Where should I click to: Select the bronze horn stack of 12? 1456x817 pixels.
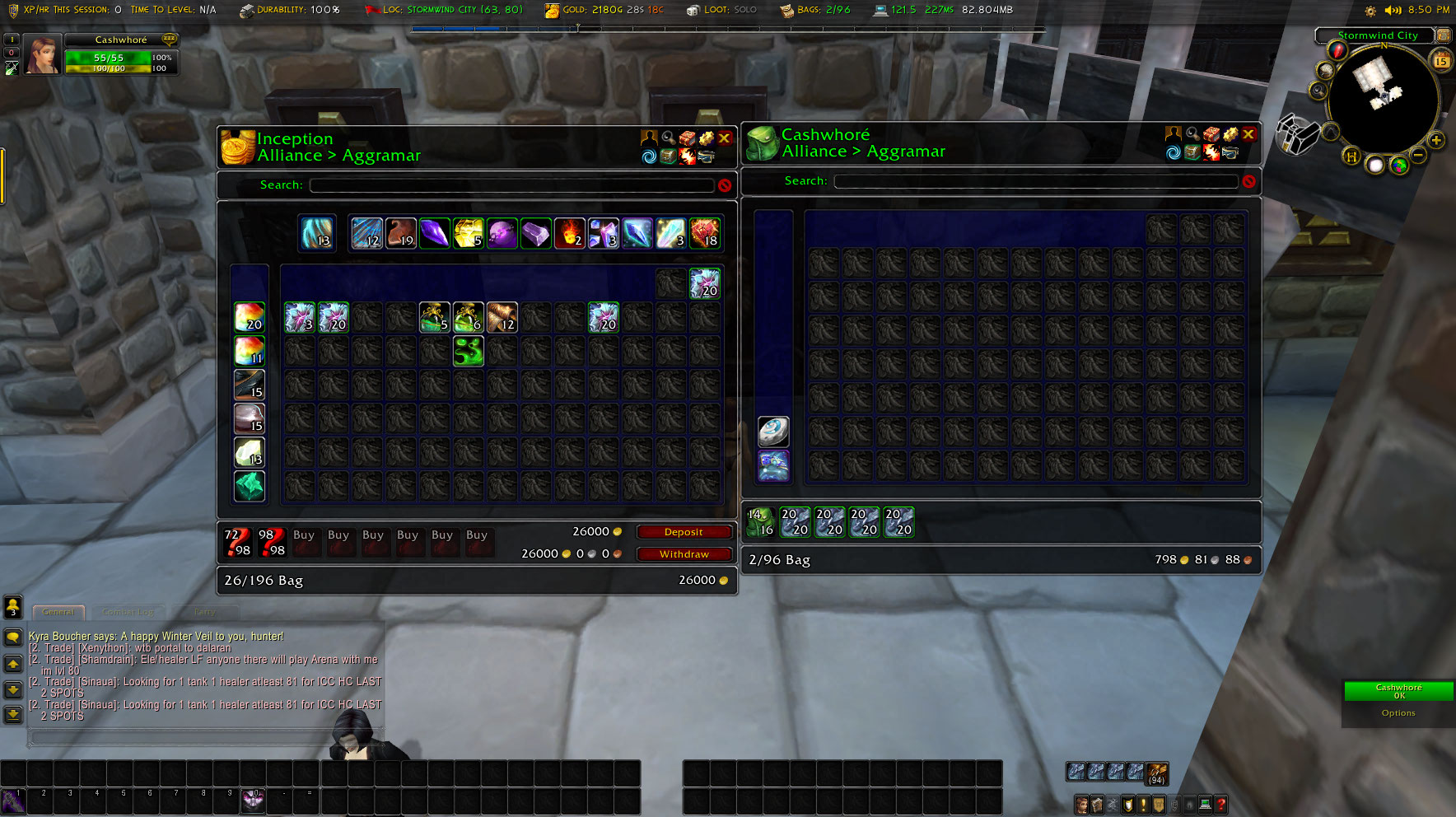tap(502, 317)
